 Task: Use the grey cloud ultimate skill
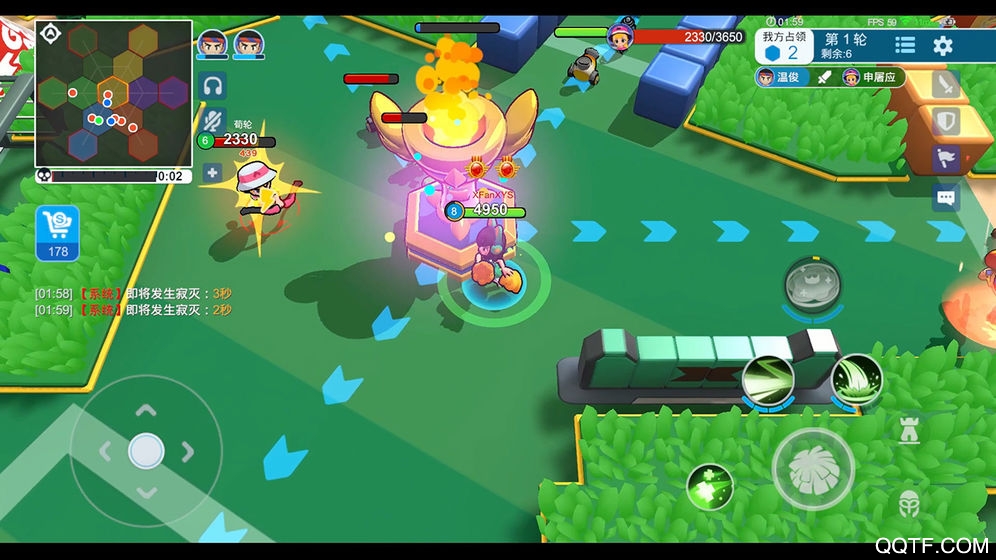tap(811, 284)
